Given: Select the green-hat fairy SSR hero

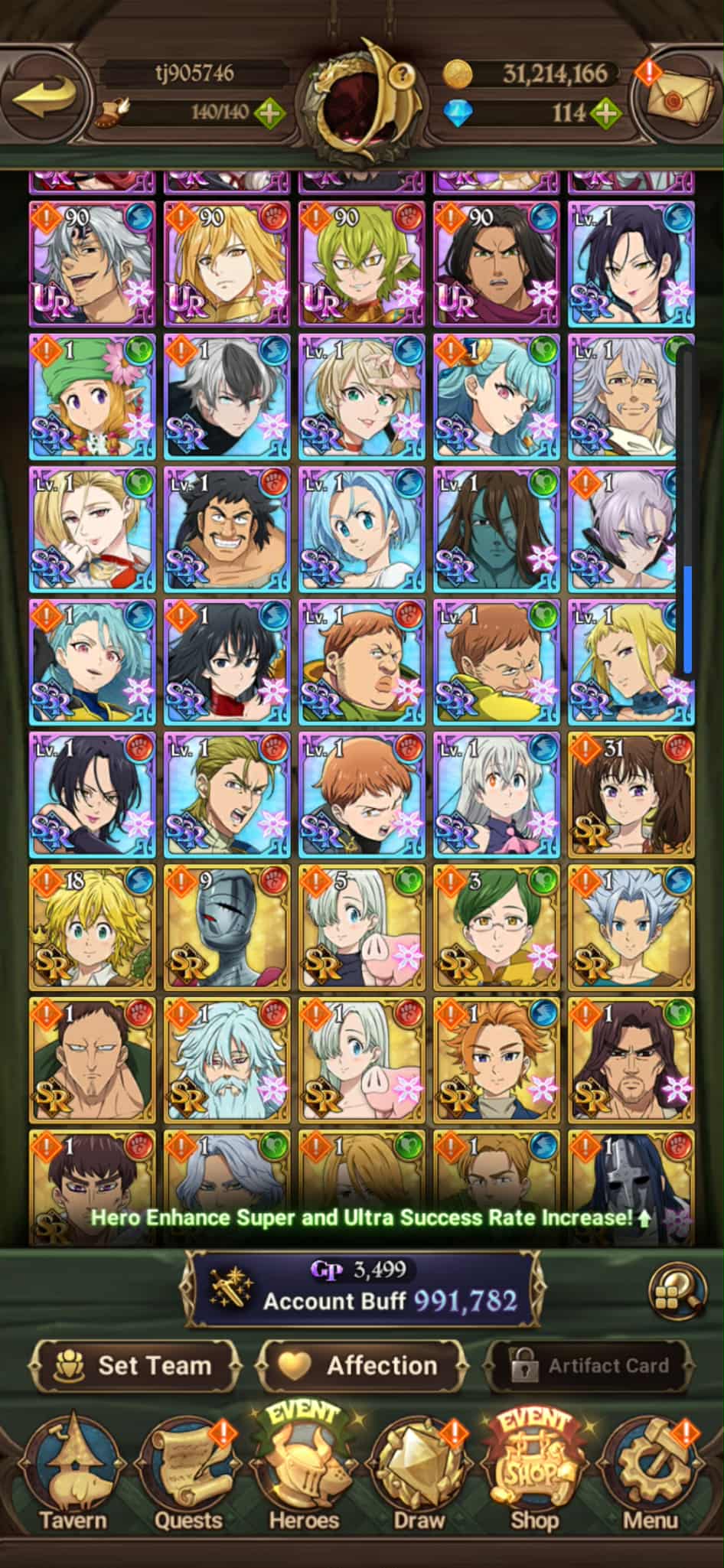Looking at the screenshot, I should tap(93, 396).
